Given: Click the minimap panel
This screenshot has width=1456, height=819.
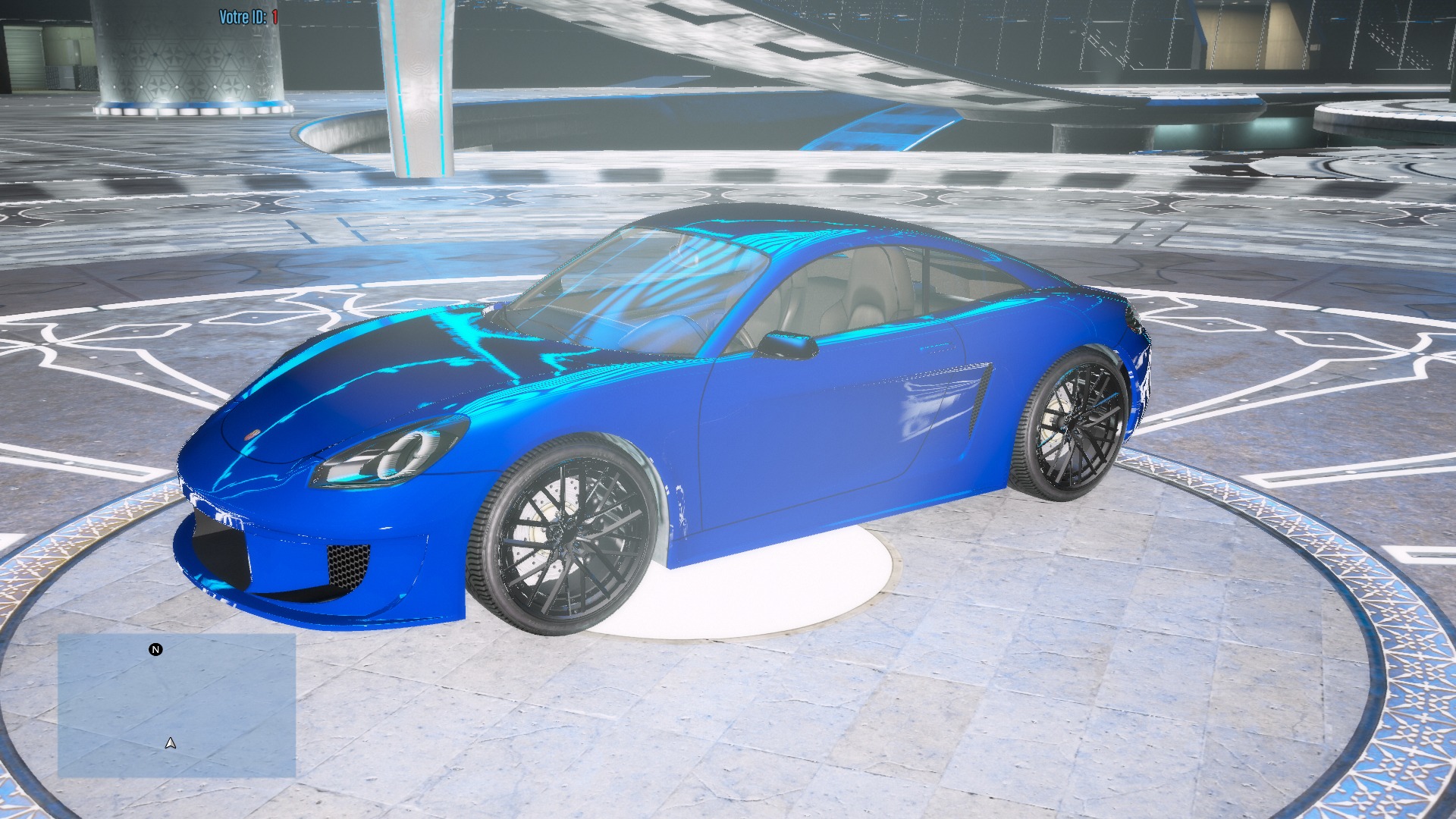Looking at the screenshot, I should [x=177, y=705].
